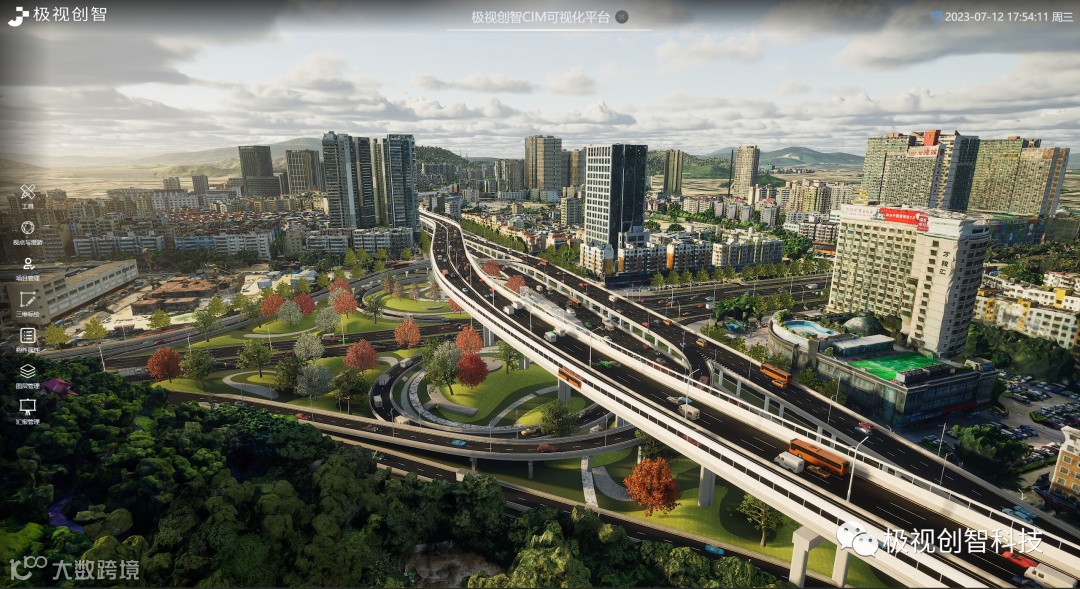Show the component properties list panel
Image resolution: width=1080 pixels, height=589 pixels.
point(28,336)
